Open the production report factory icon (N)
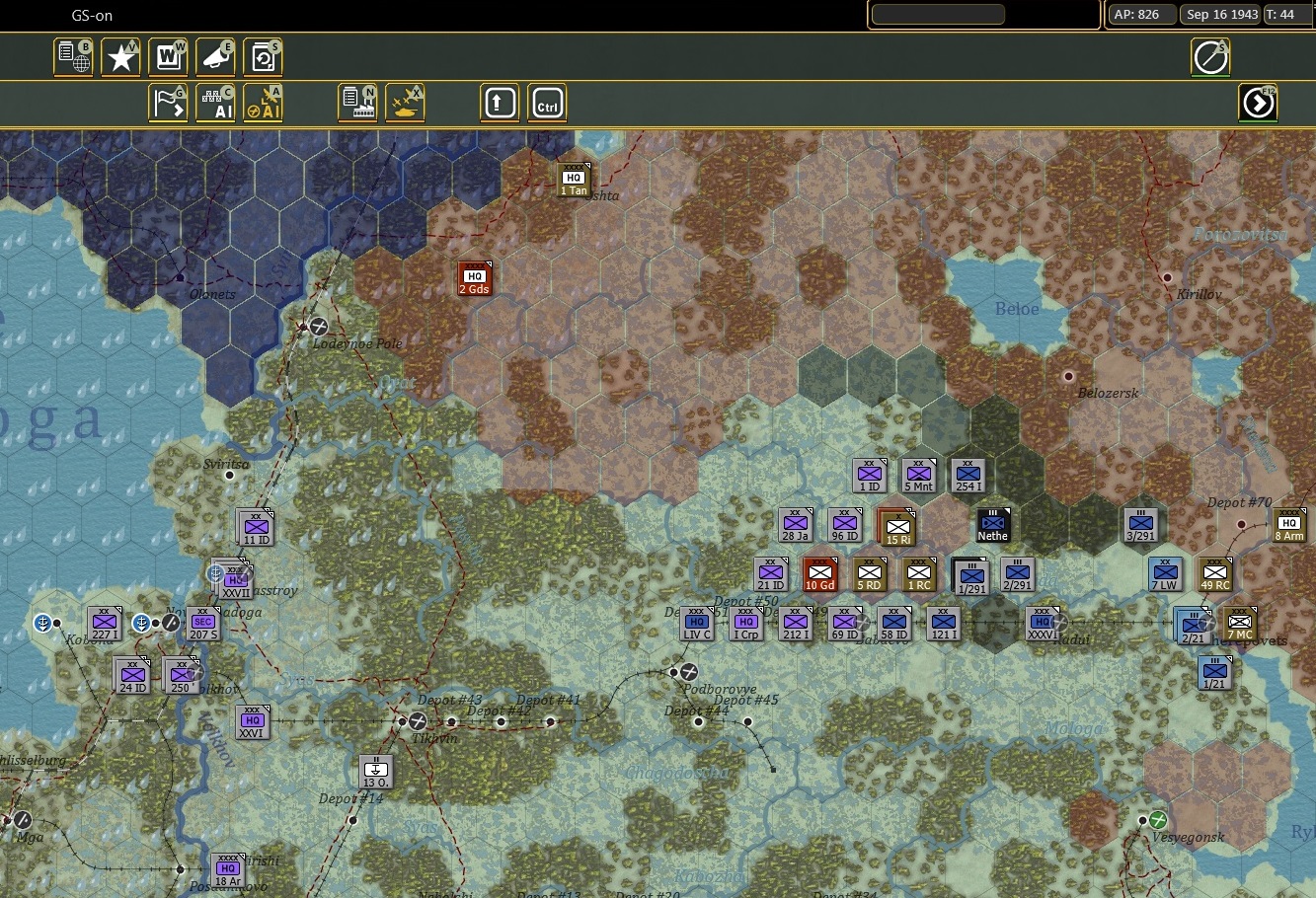1316x898 pixels. tap(356, 102)
